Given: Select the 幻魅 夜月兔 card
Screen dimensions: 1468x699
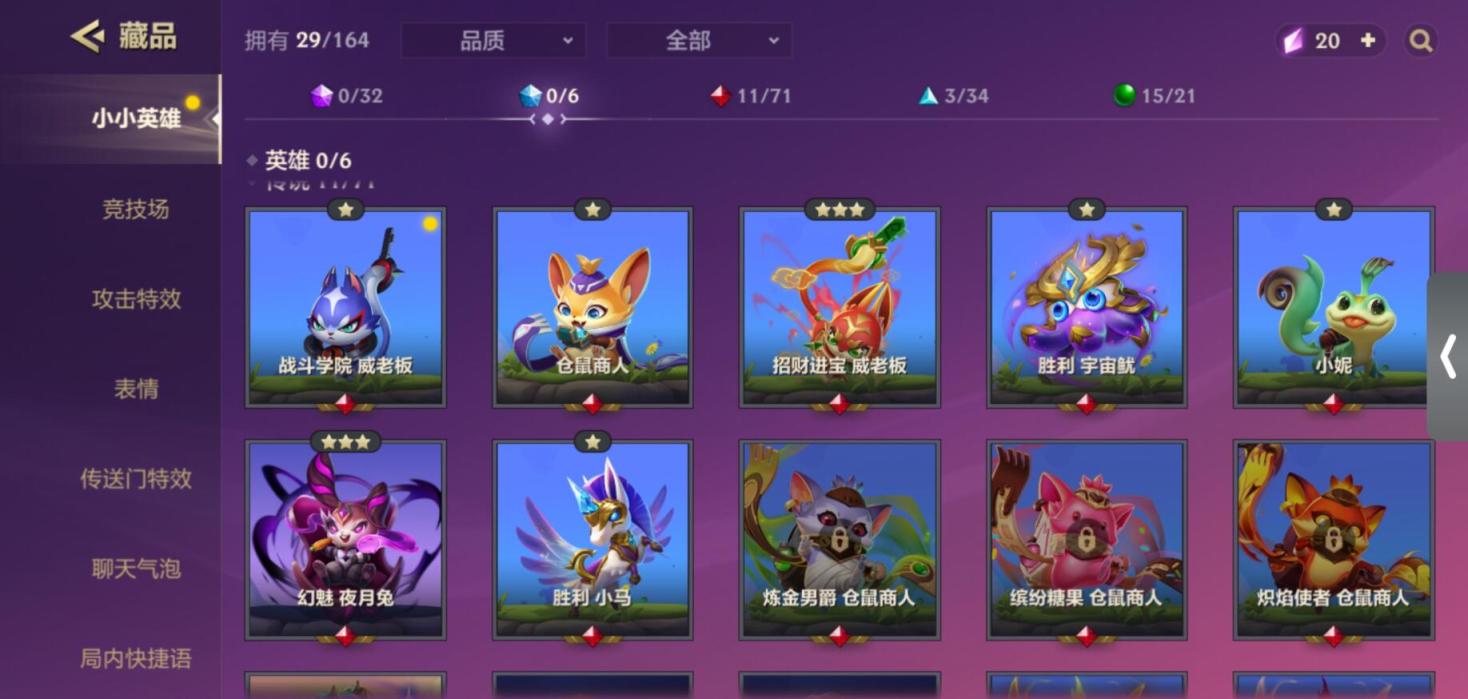Looking at the screenshot, I should 345,538.
